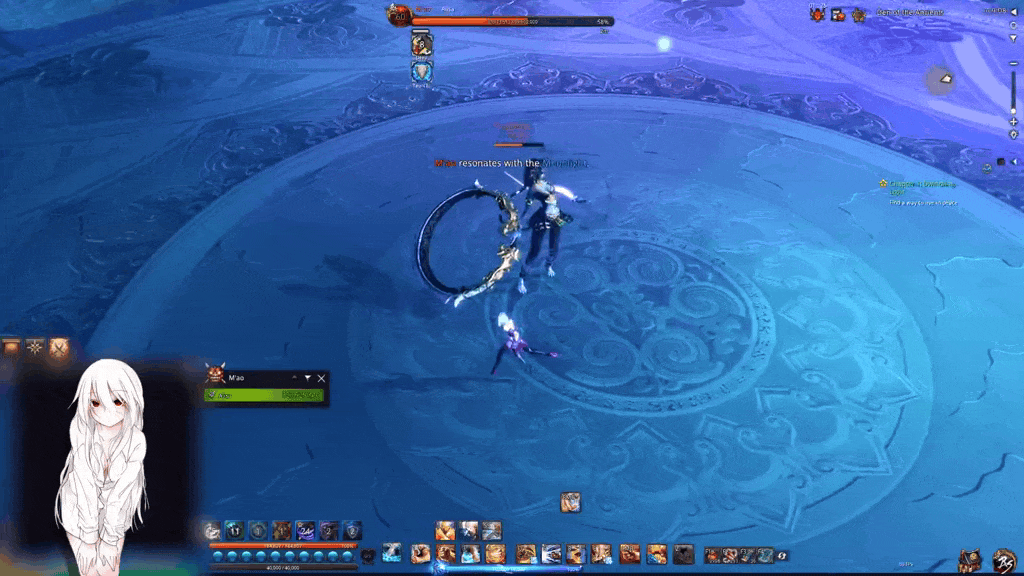Click the minimap player arrow marker
The height and width of the screenshot is (576, 1024).
(945, 79)
